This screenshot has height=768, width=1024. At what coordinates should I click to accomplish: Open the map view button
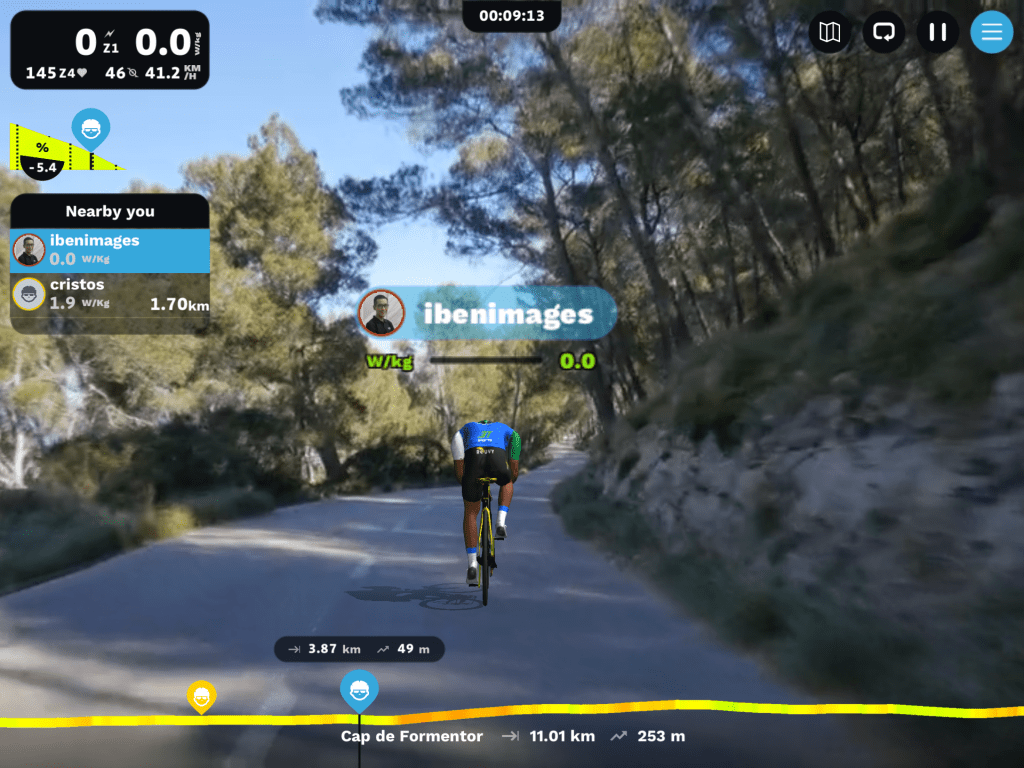point(829,32)
